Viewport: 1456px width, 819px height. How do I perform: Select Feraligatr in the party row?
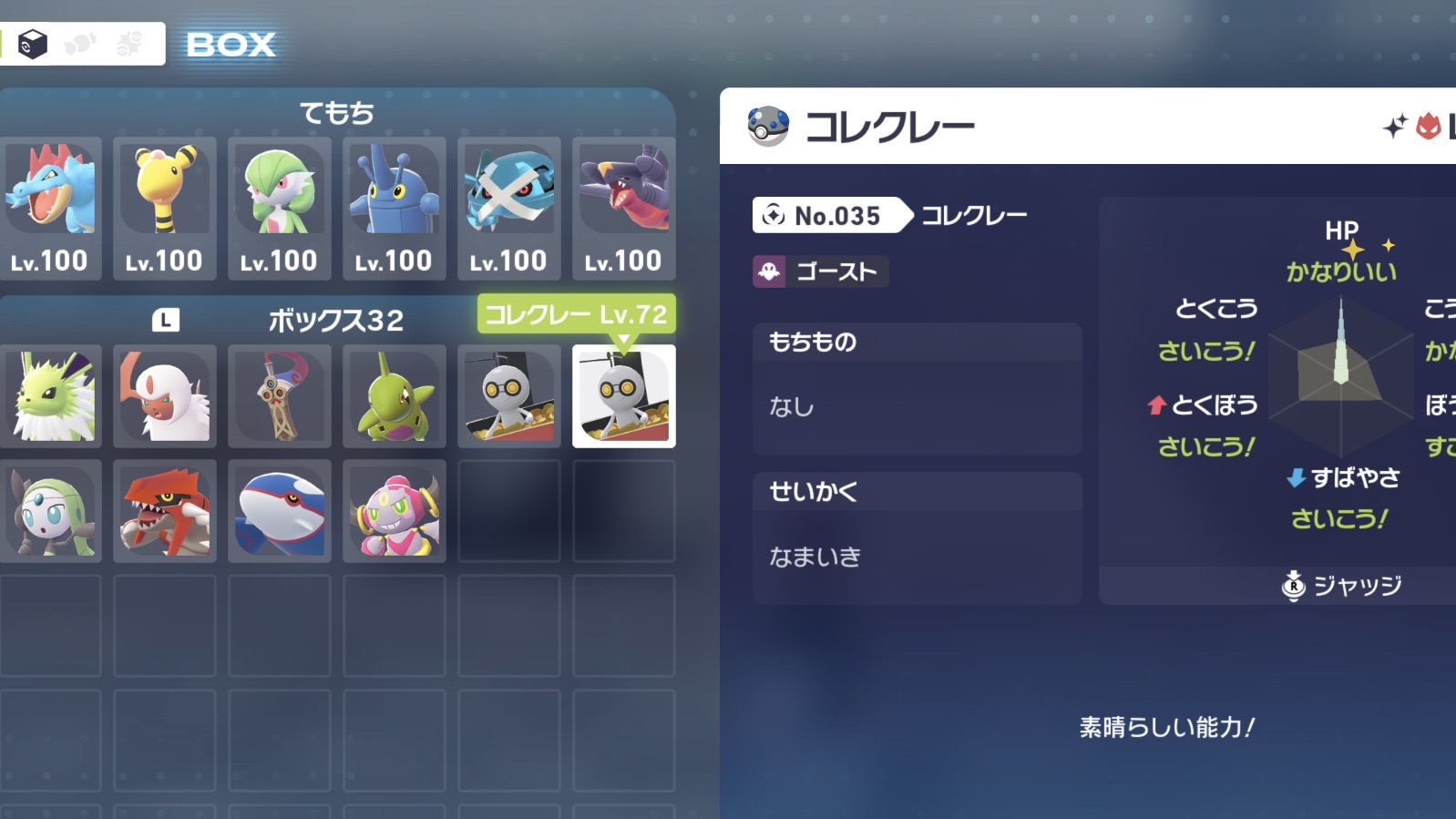coord(50,208)
